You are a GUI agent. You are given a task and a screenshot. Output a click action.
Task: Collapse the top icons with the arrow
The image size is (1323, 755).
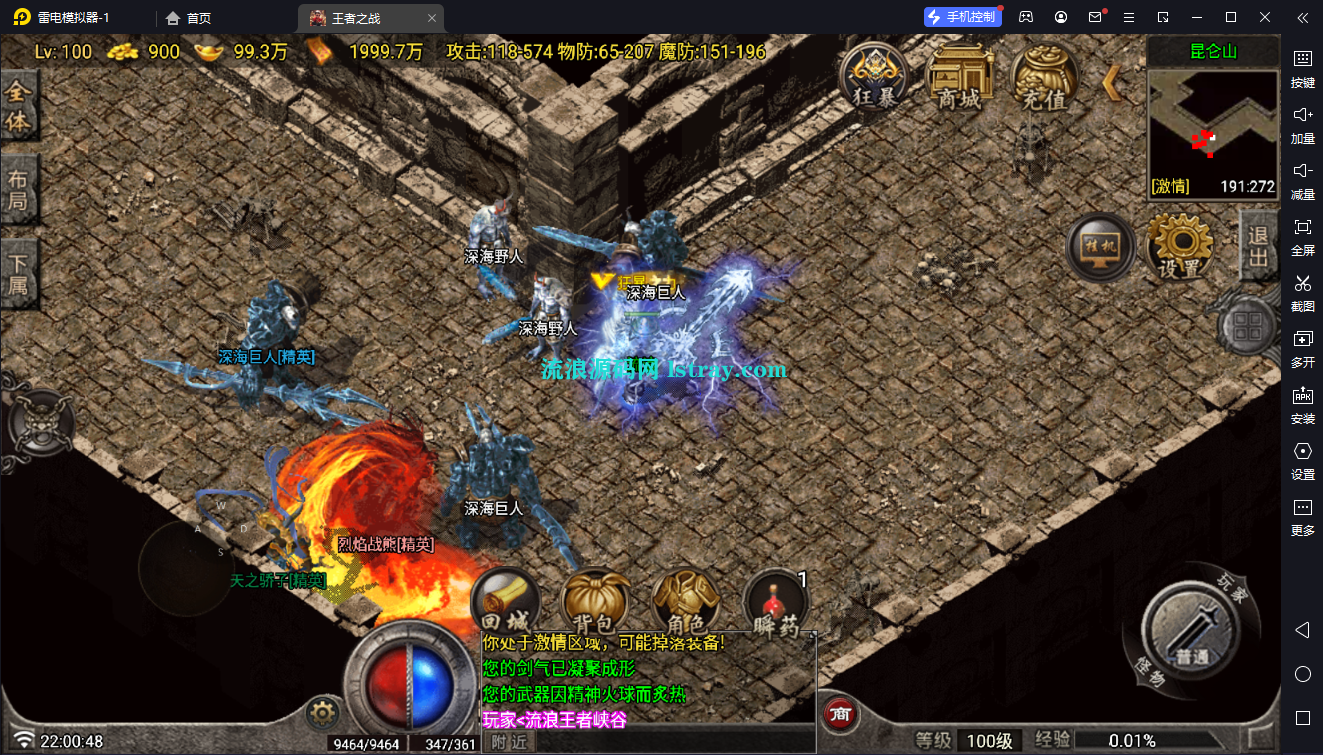[x=1110, y=84]
